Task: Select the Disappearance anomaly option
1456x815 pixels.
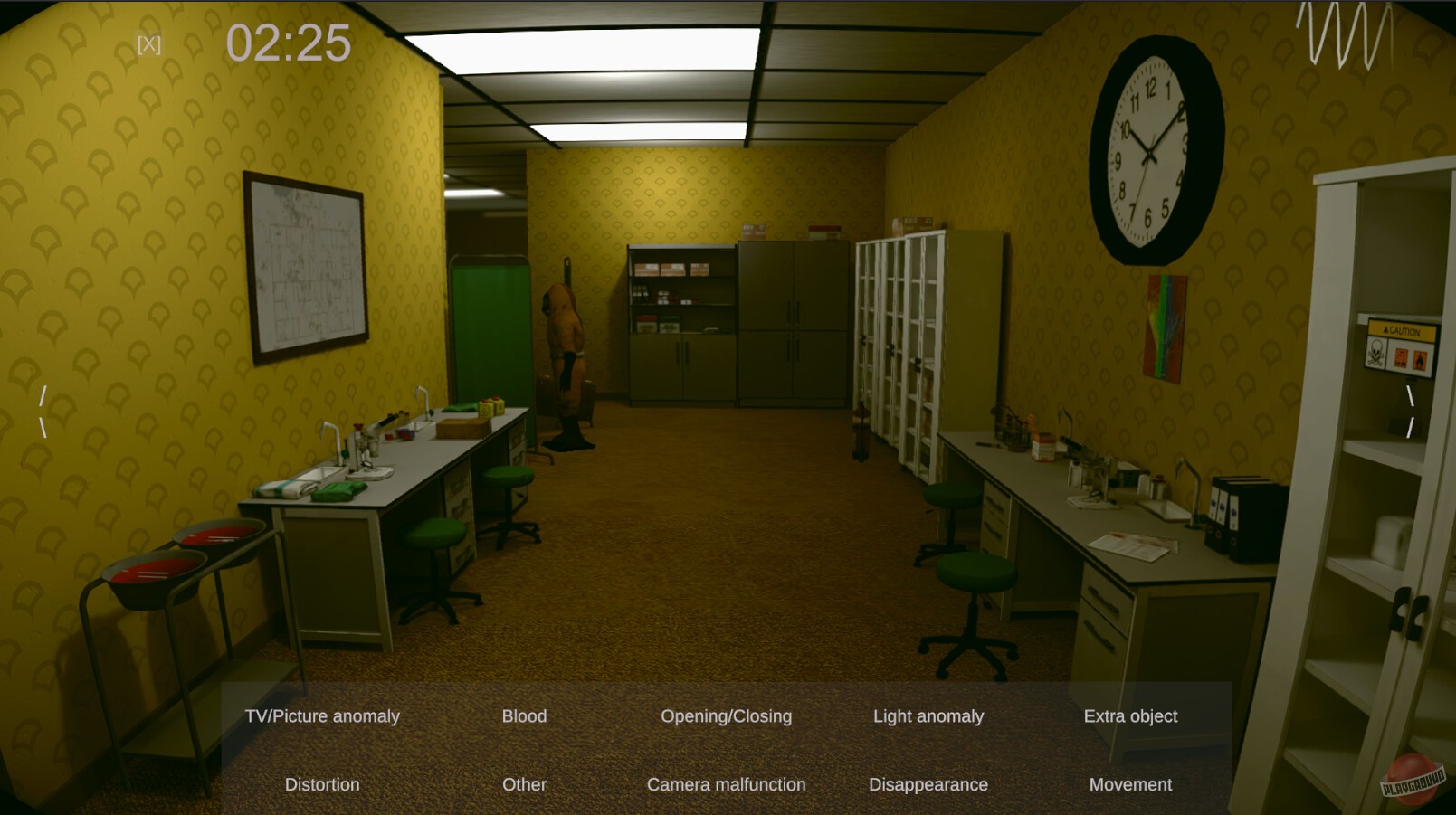Action: pyautogui.click(x=928, y=784)
